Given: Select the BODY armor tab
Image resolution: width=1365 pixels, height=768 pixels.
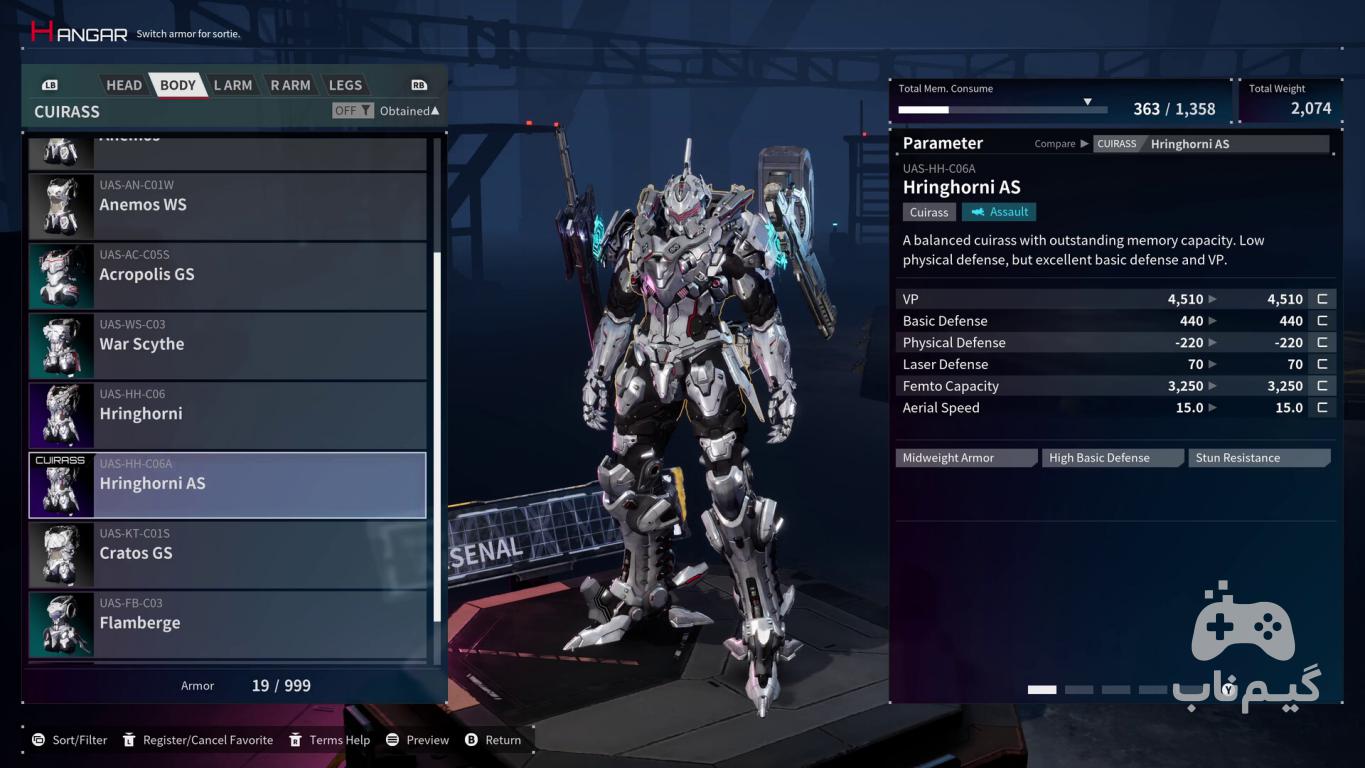Looking at the screenshot, I should point(178,85).
